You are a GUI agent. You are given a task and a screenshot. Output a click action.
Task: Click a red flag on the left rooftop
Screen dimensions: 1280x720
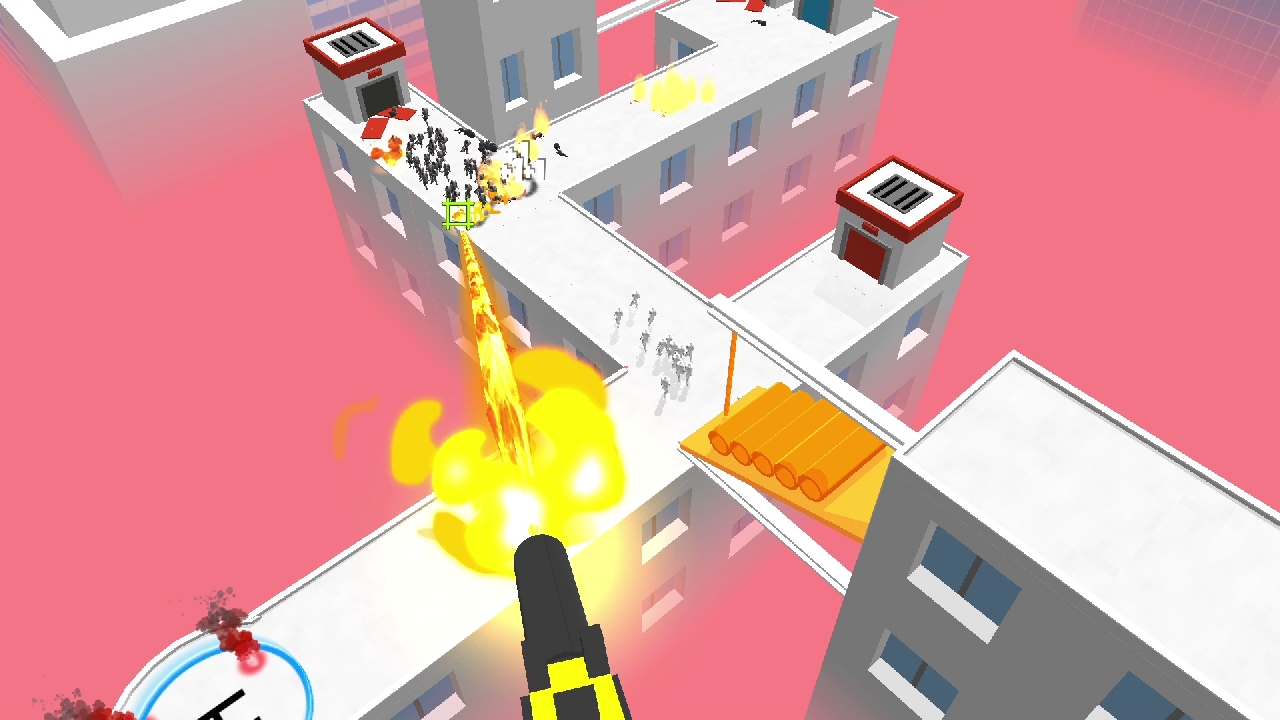tap(375, 128)
